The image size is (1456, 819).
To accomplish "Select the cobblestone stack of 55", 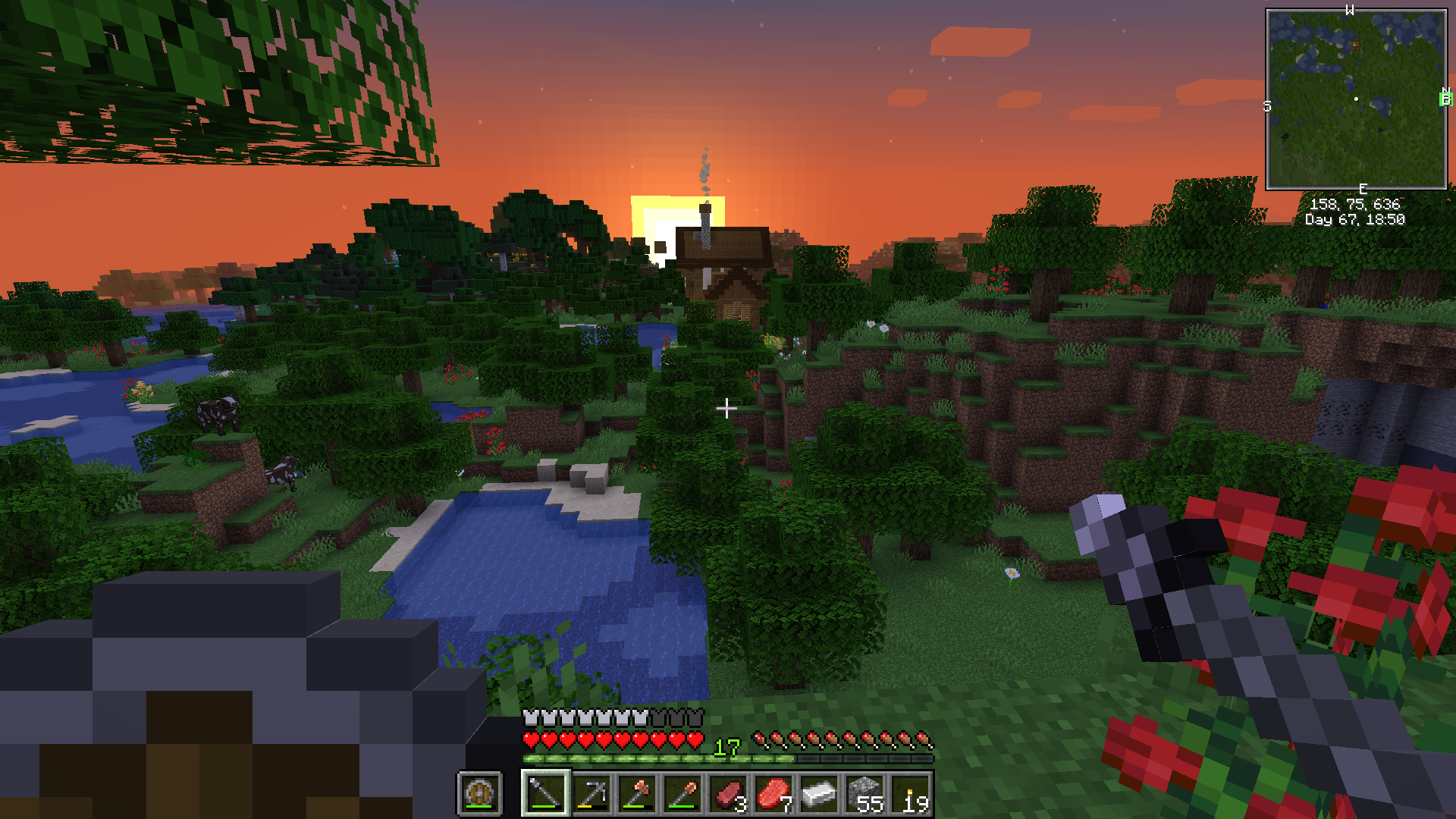I will click(x=864, y=793).
